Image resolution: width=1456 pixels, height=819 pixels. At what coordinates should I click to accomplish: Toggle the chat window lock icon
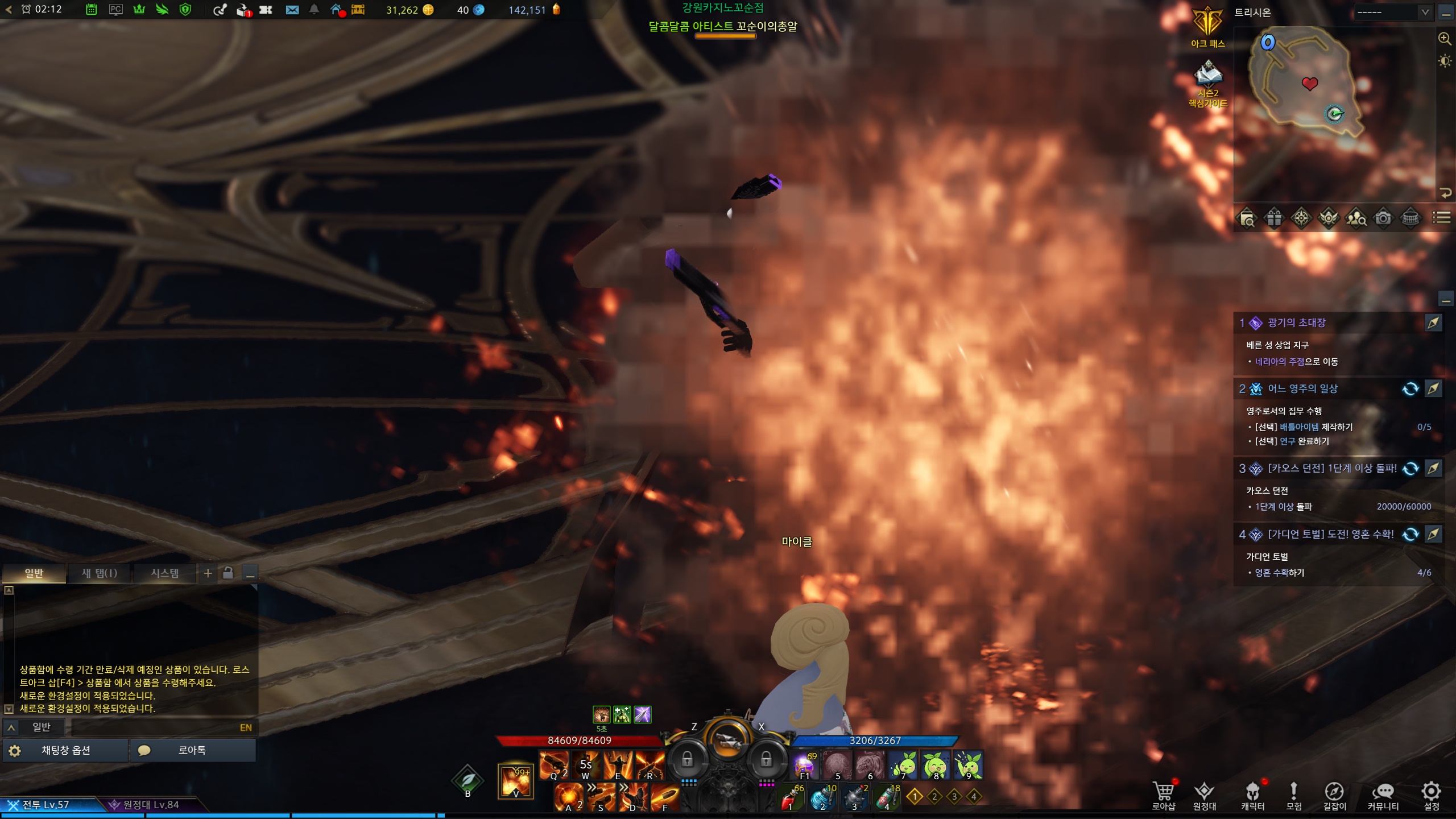228,573
